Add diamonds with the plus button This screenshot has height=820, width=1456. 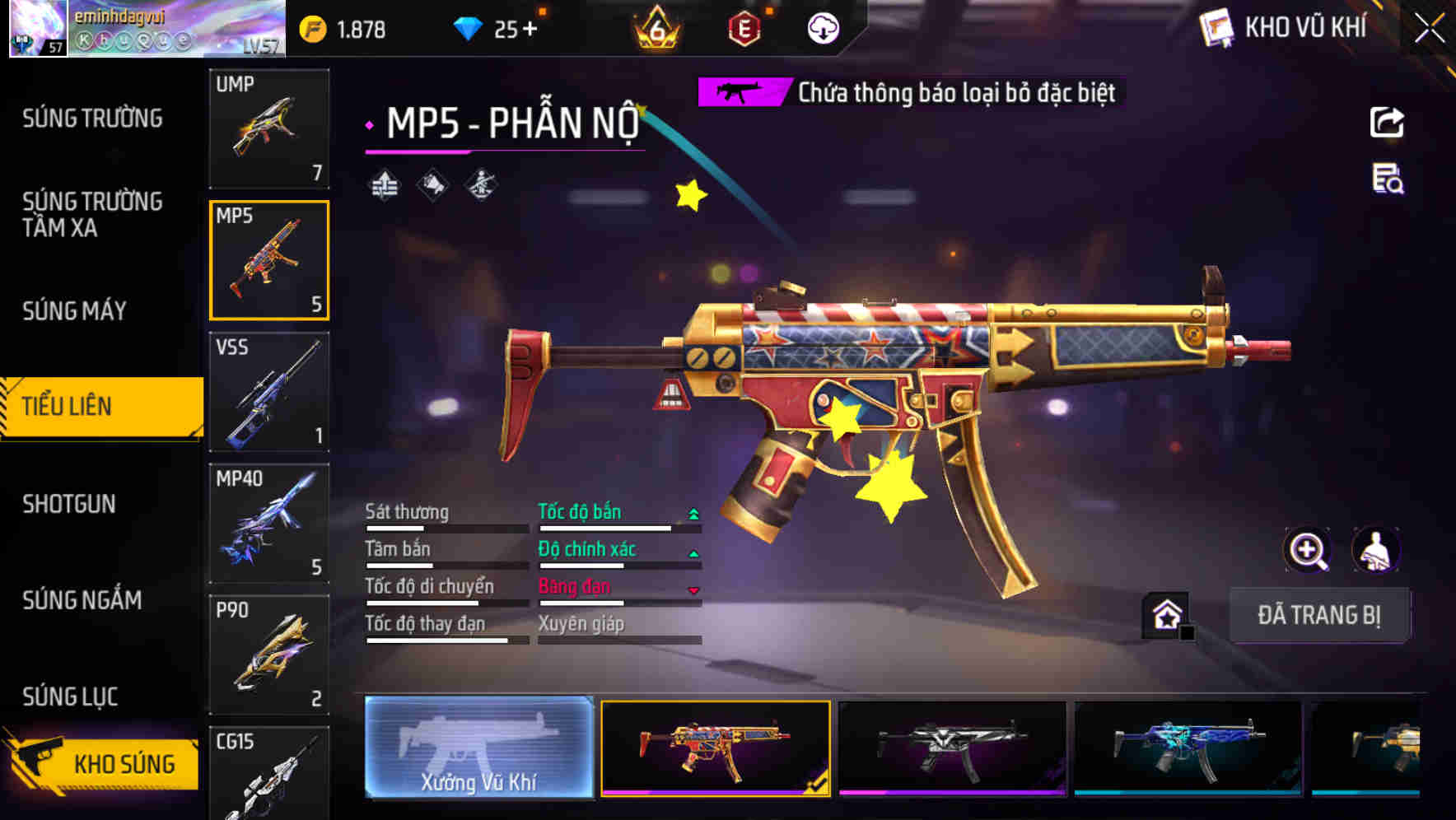[529, 30]
